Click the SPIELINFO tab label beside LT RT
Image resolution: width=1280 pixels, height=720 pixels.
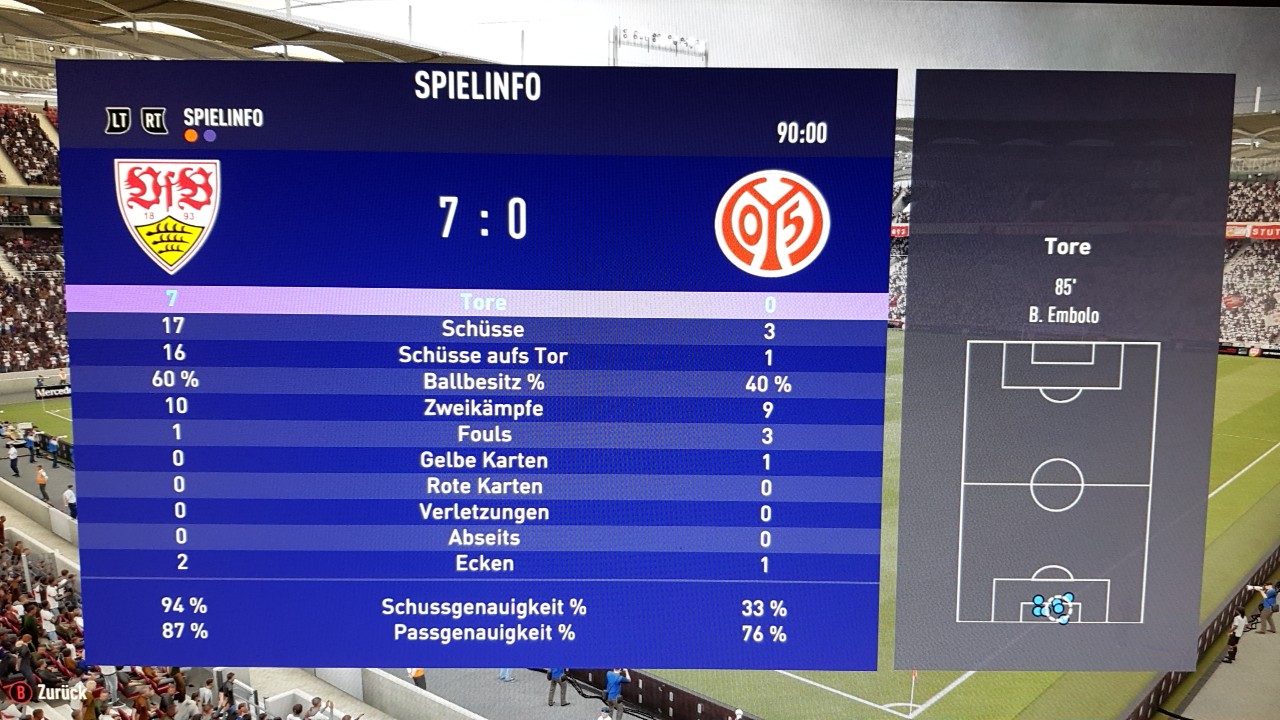point(223,118)
